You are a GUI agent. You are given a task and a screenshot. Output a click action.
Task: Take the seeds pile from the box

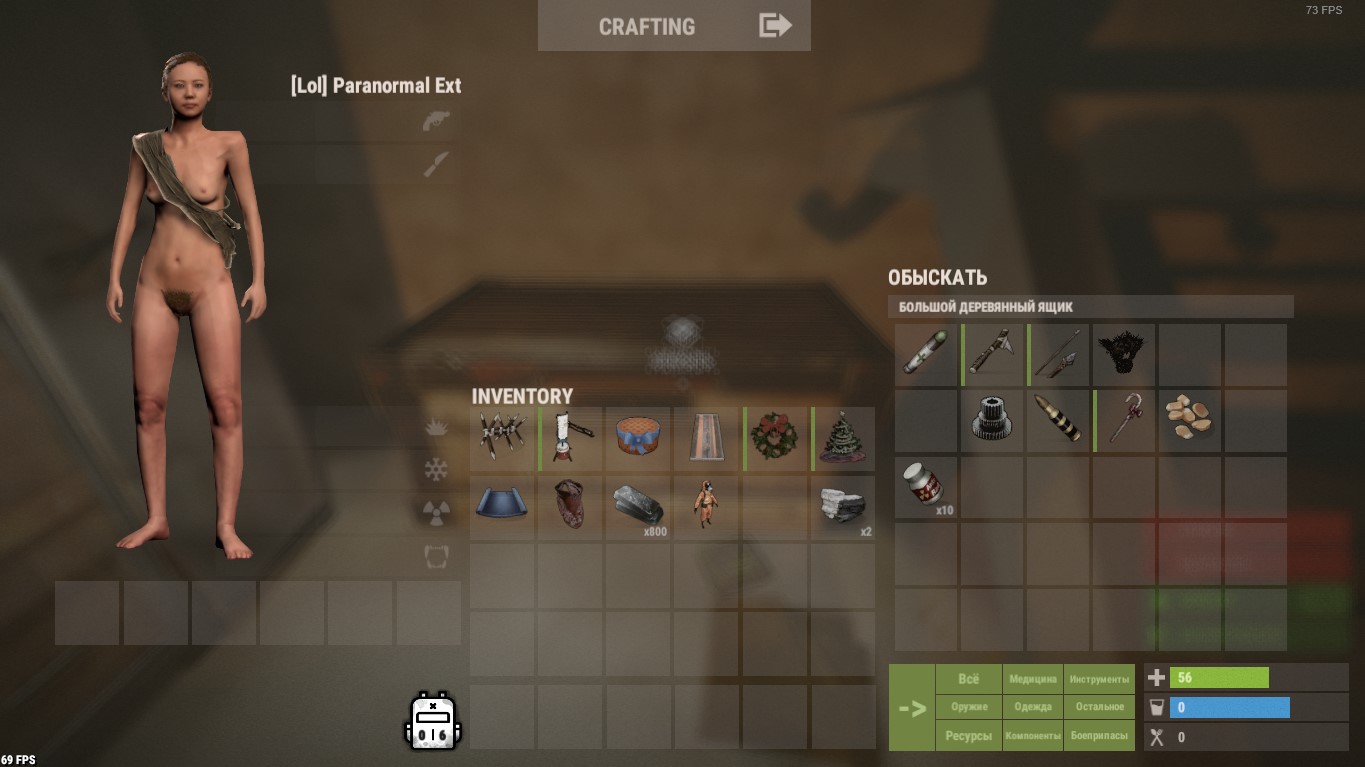click(x=1191, y=420)
